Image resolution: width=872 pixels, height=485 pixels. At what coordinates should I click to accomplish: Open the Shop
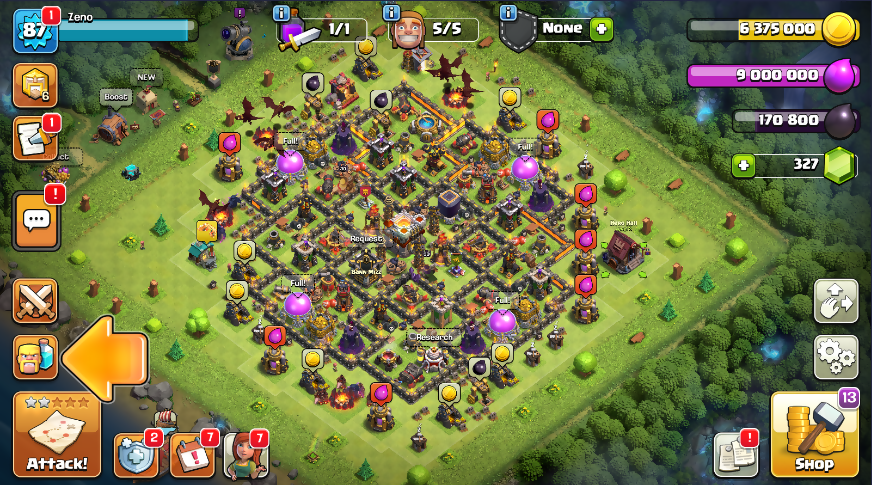(x=814, y=434)
